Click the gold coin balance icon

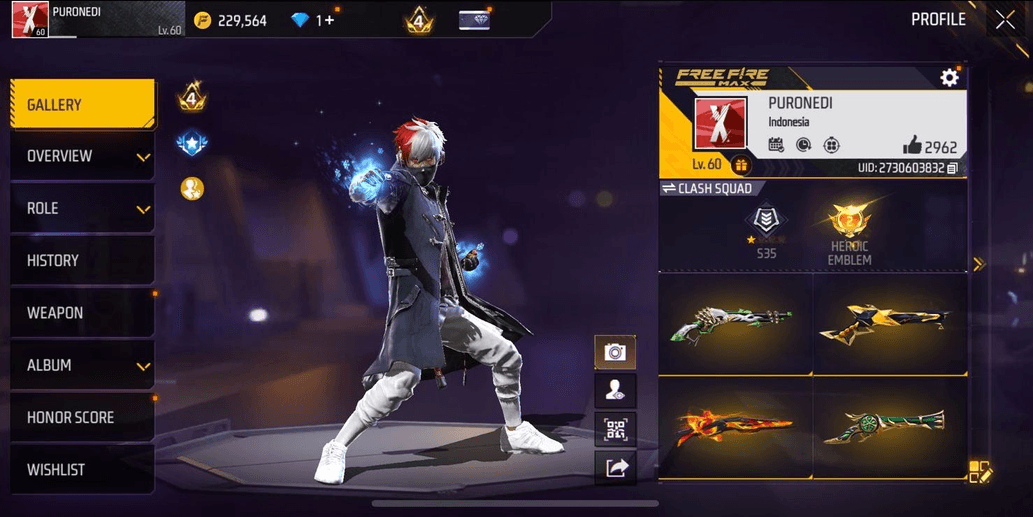pos(203,20)
